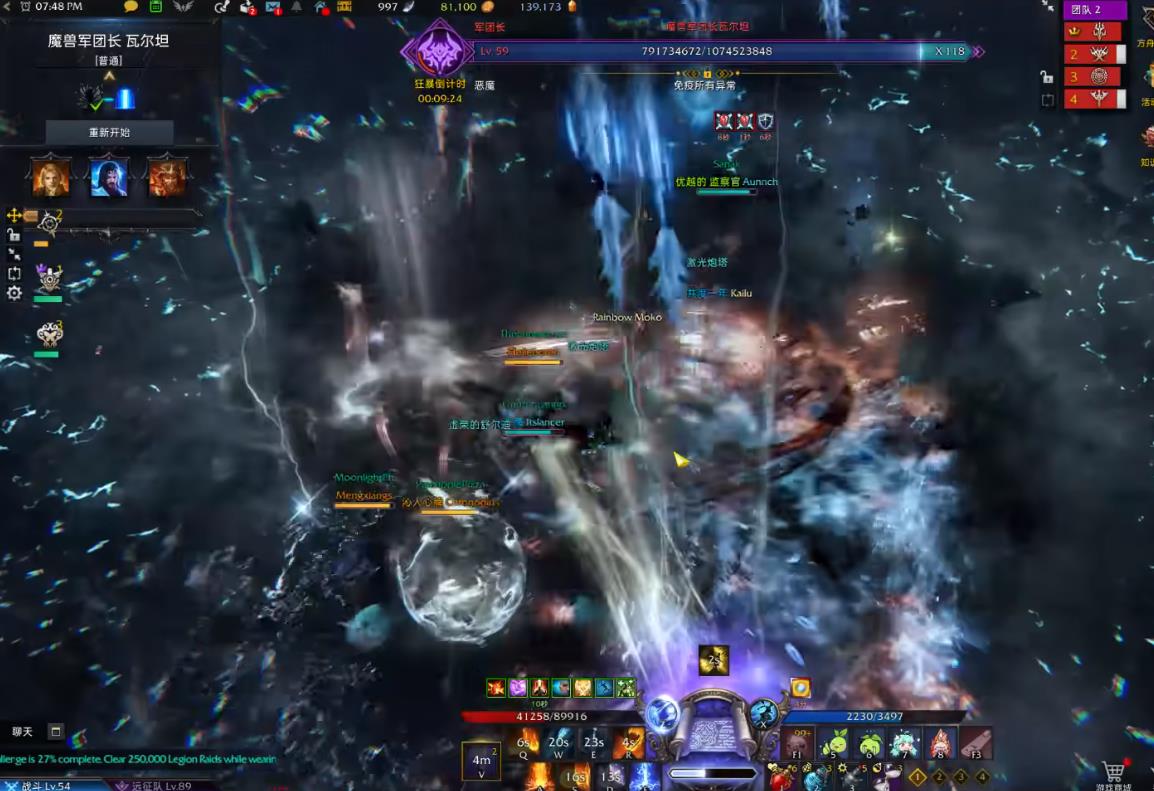Open the 游戏商城 shopping cart store
This screenshot has width=1154, height=791.
(x=1112, y=773)
